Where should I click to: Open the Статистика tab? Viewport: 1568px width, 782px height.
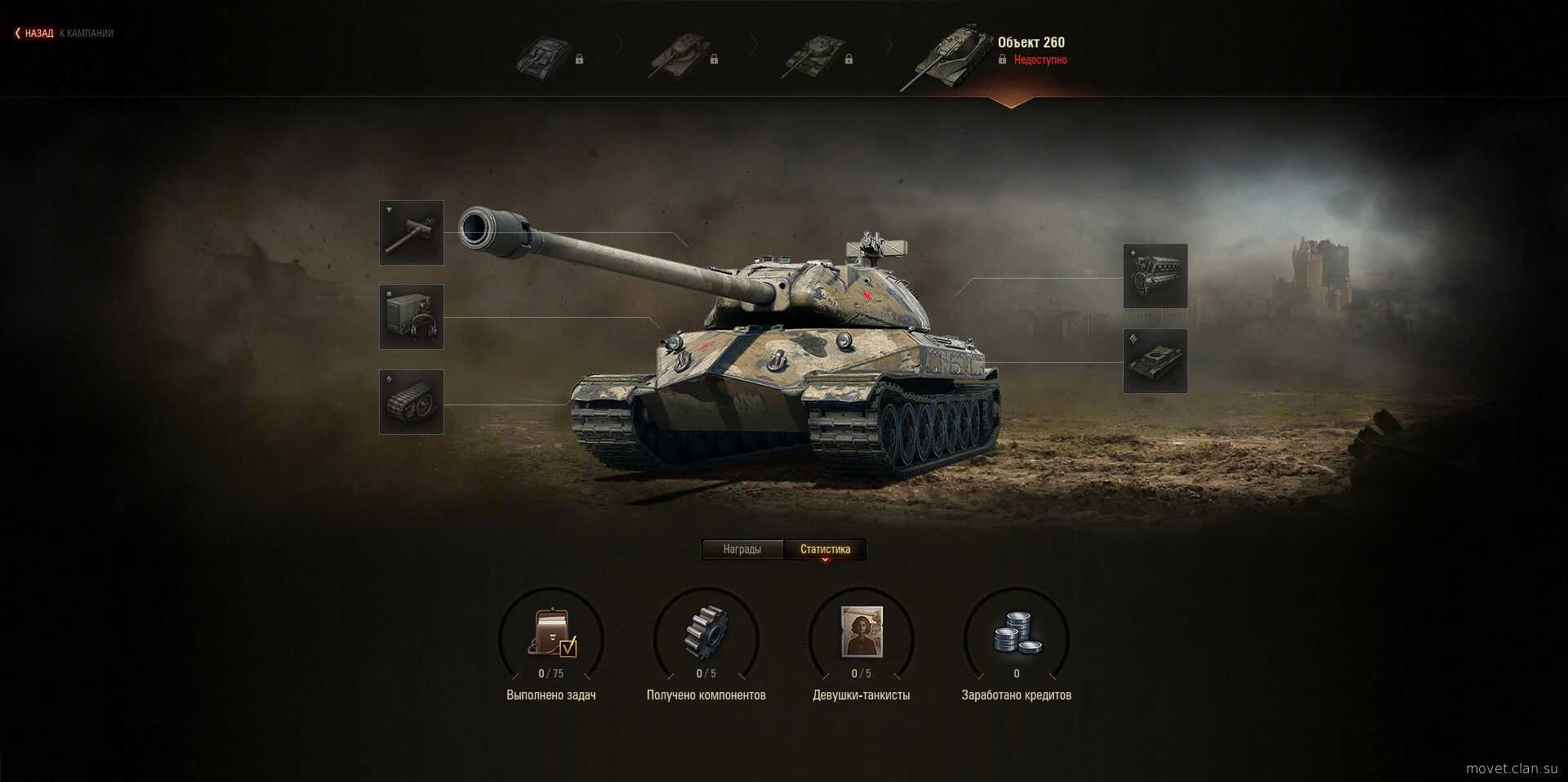[x=825, y=549]
